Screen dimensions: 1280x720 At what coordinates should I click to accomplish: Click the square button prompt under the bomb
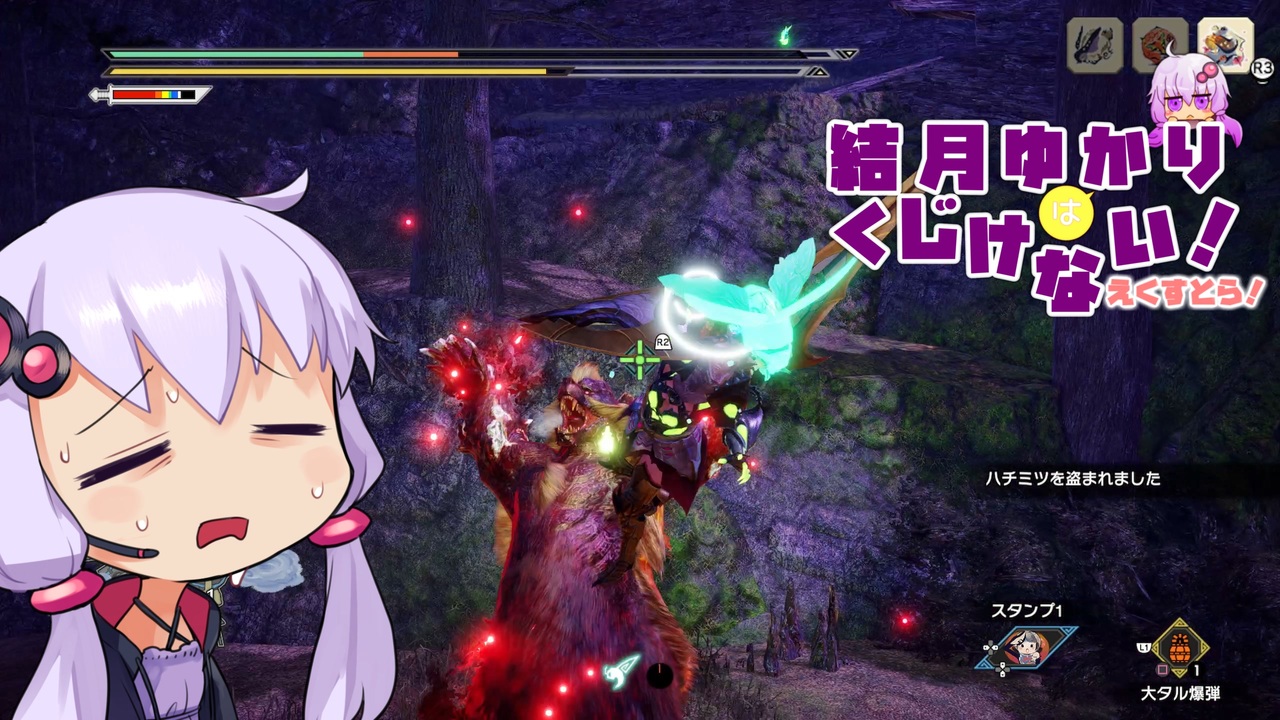point(1161,669)
